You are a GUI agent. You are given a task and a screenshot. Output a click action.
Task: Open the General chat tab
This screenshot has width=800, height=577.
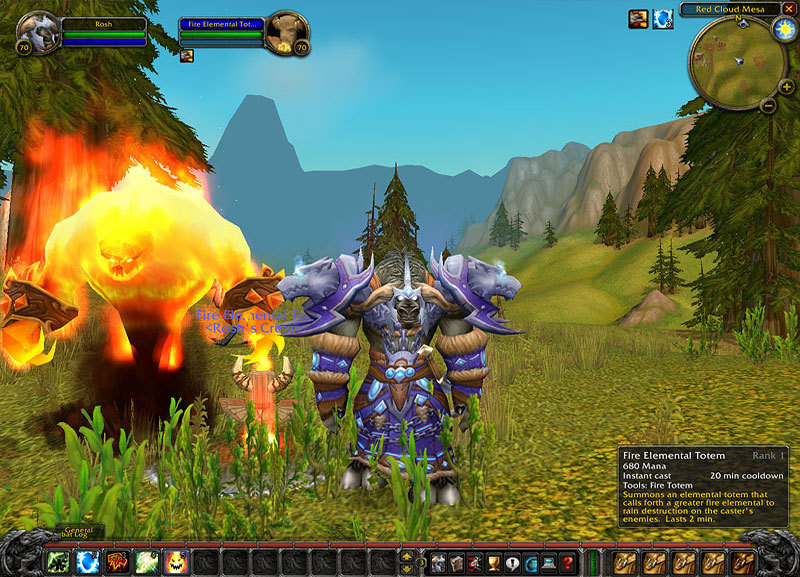pyautogui.click(x=76, y=531)
